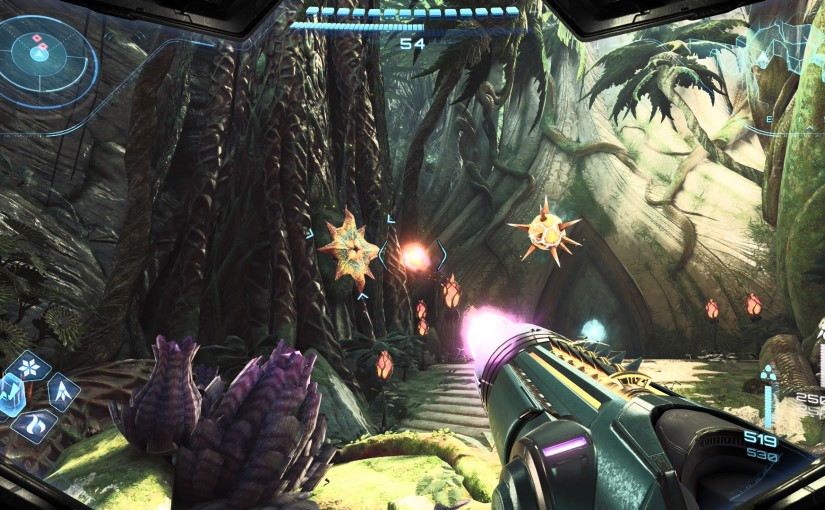
Task: Select the snowflake ice shot icon
Action: click(28, 366)
